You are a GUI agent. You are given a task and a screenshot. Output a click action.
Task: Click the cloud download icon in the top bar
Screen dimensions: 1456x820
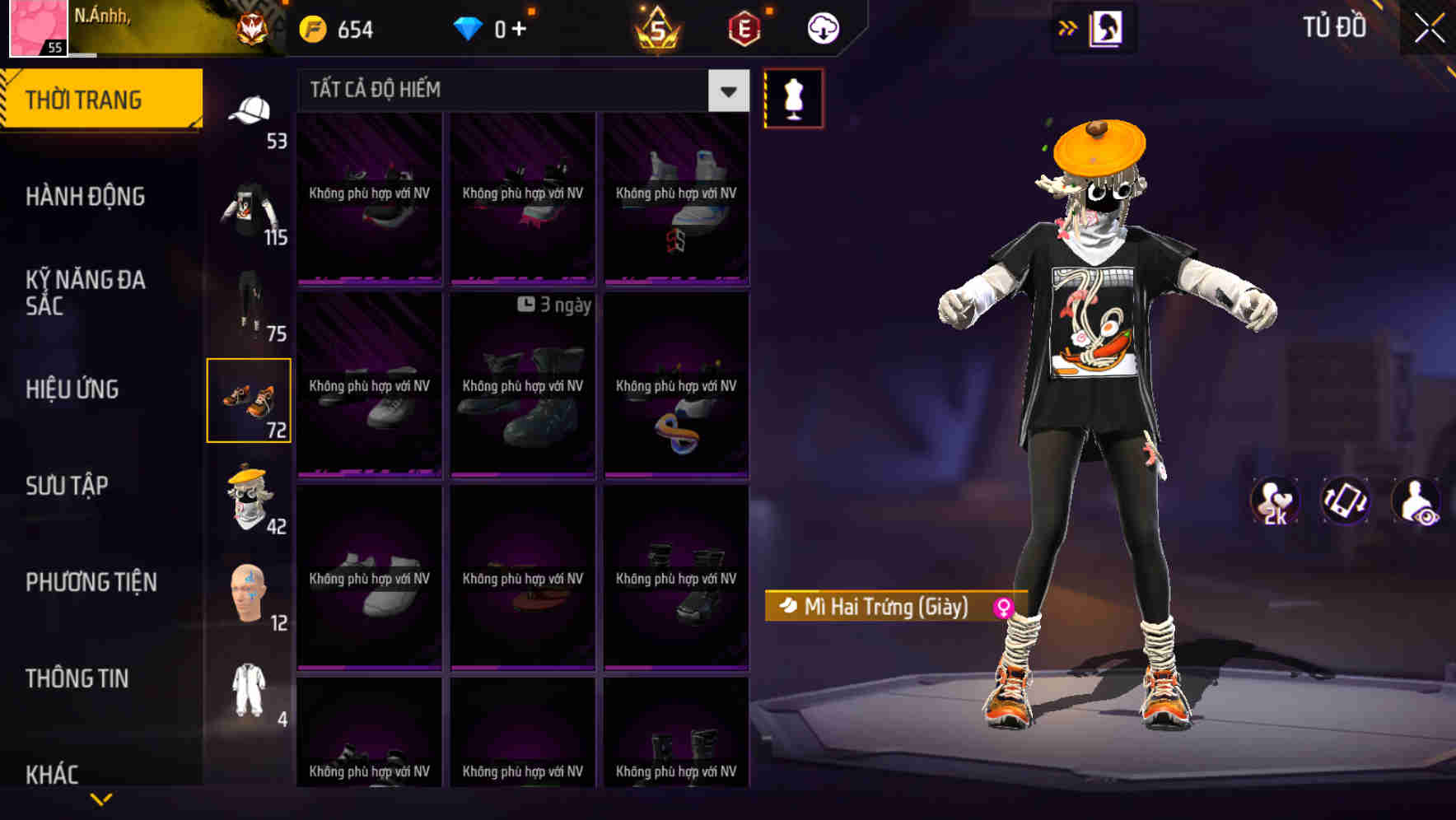pyautogui.click(x=821, y=27)
